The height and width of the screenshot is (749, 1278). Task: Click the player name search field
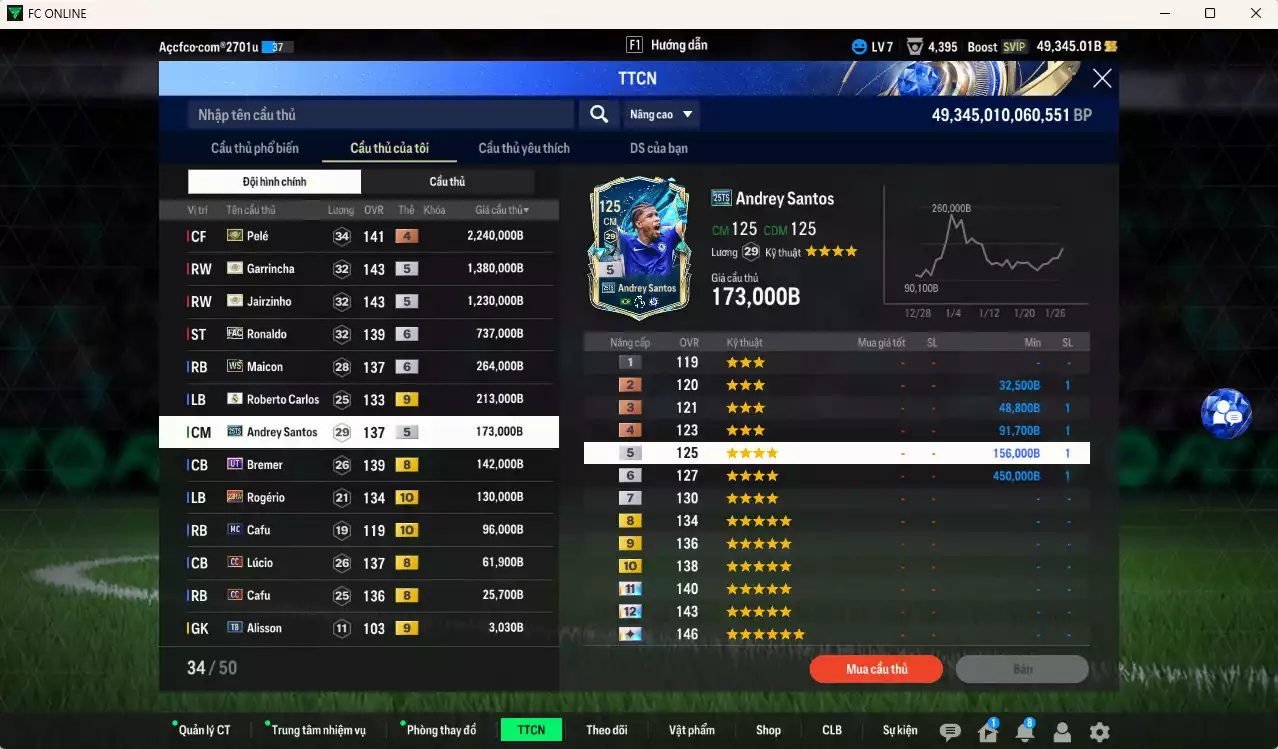point(380,115)
